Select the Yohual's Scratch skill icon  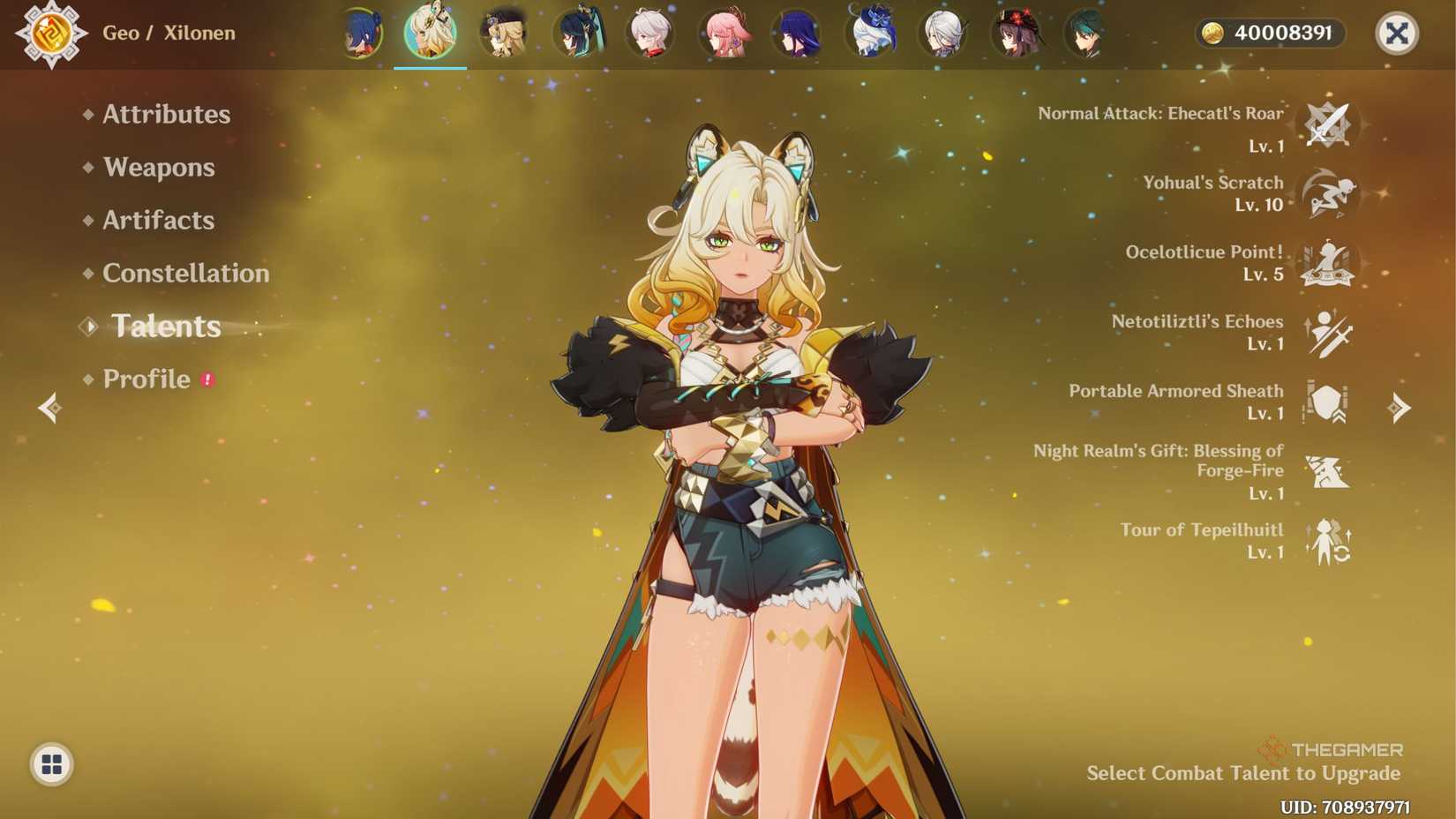pyautogui.click(x=1326, y=196)
